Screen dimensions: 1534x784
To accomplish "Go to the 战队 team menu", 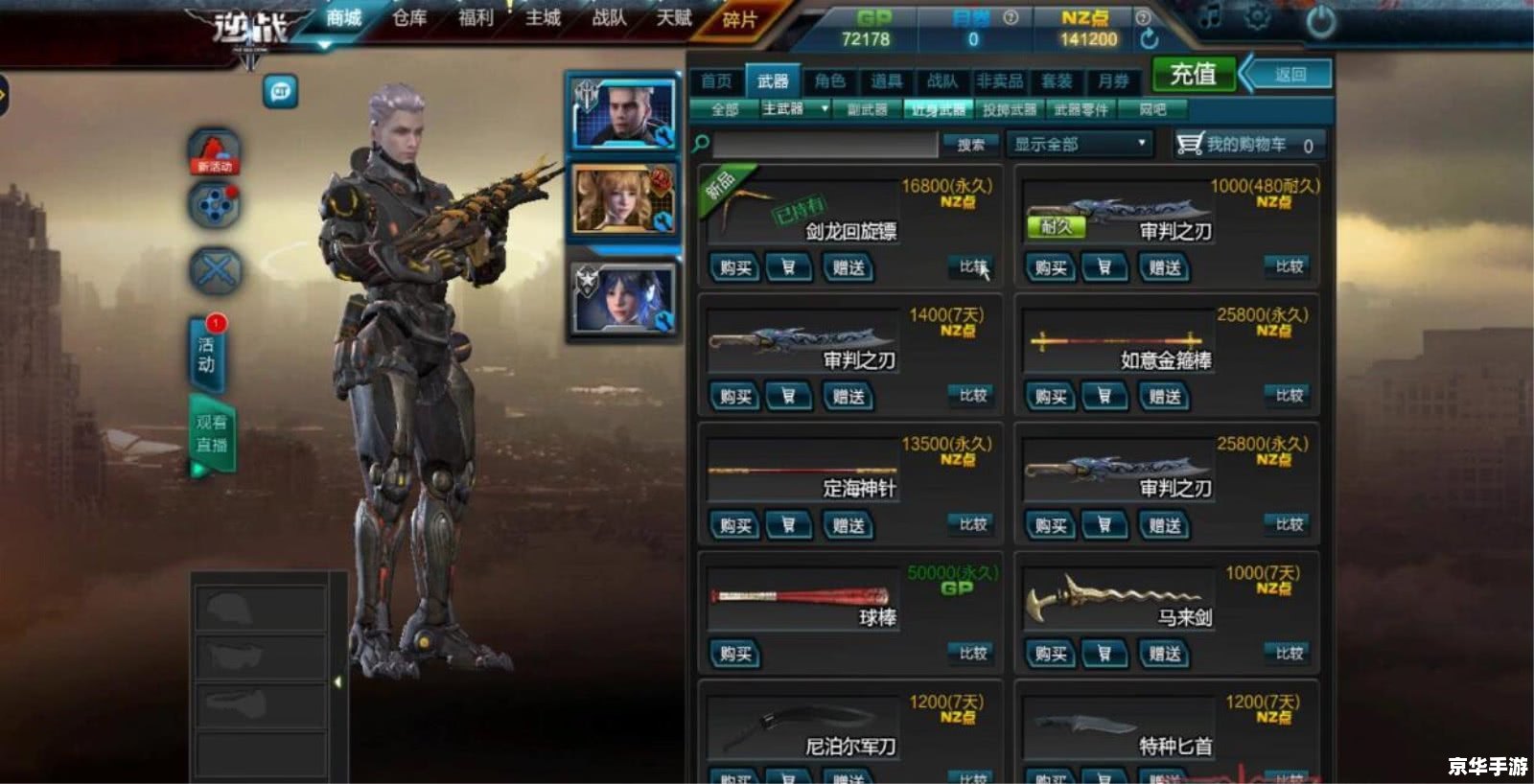I will [609, 18].
